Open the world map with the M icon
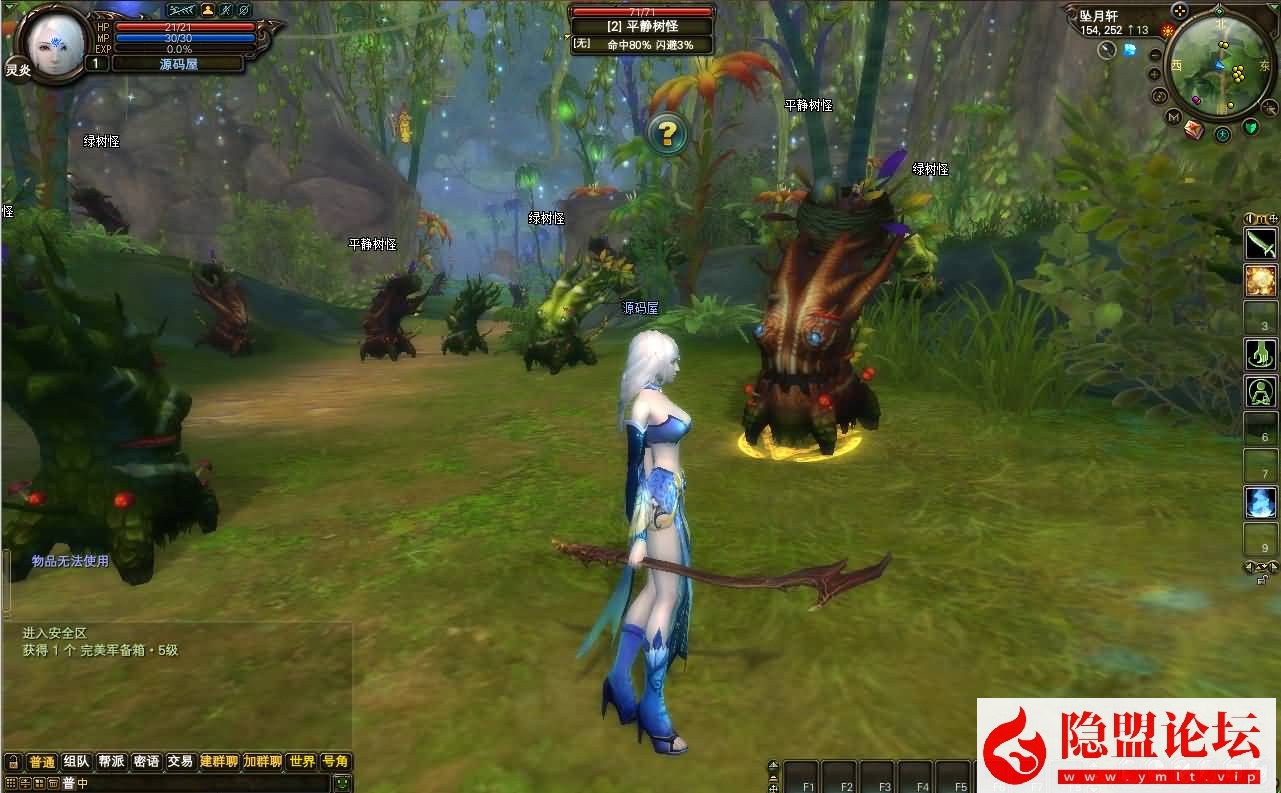The width and height of the screenshot is (1281, 793). pos(1173,117)
